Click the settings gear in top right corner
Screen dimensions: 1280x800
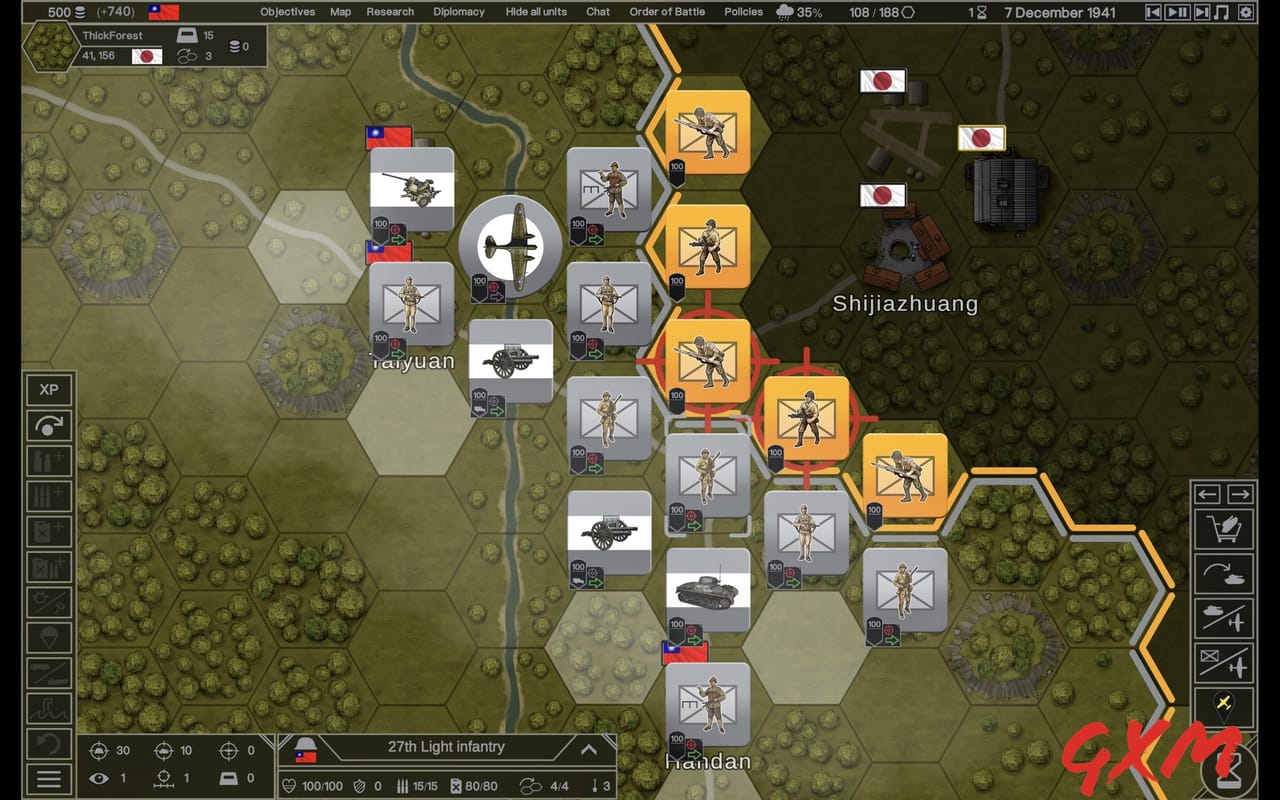coord(1245,12)
